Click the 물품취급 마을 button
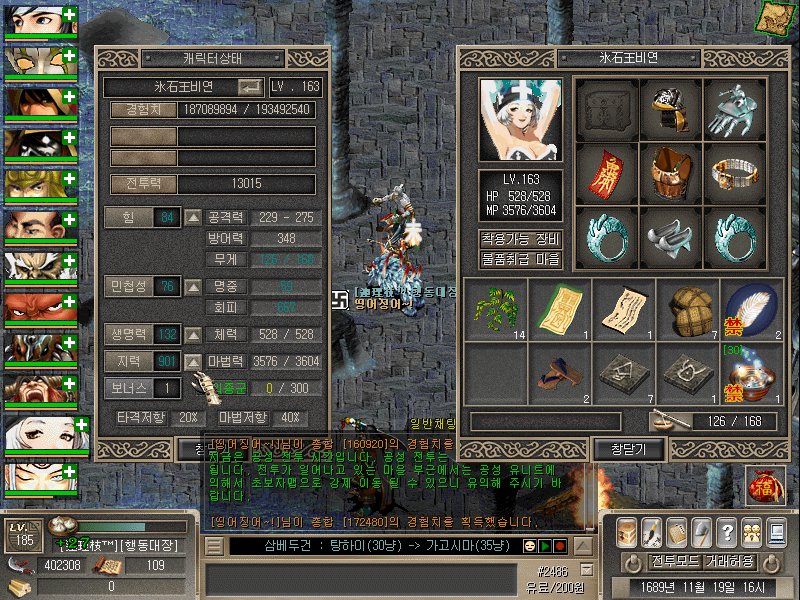Screen dimensions: 800x600 [520, 259]
